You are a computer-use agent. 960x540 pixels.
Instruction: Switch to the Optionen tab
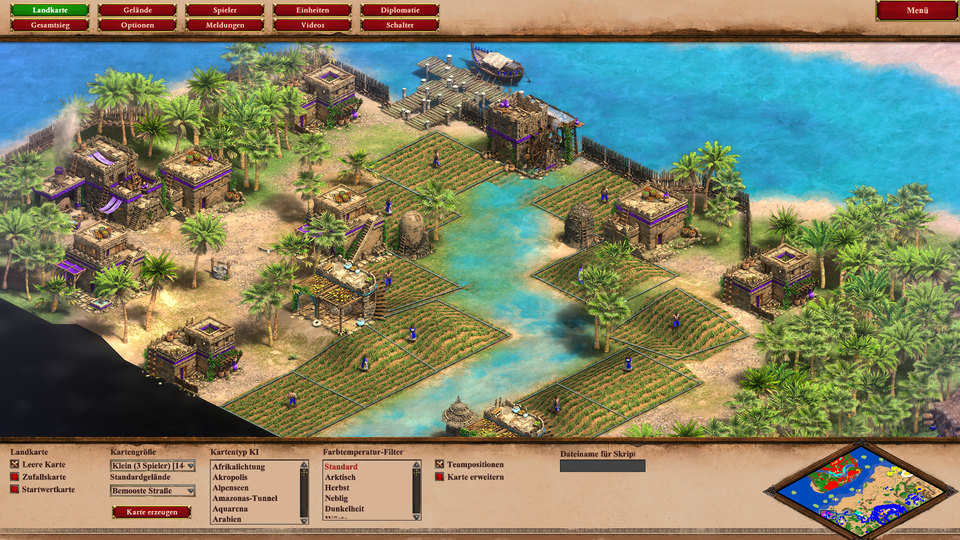tap(138, 24)
